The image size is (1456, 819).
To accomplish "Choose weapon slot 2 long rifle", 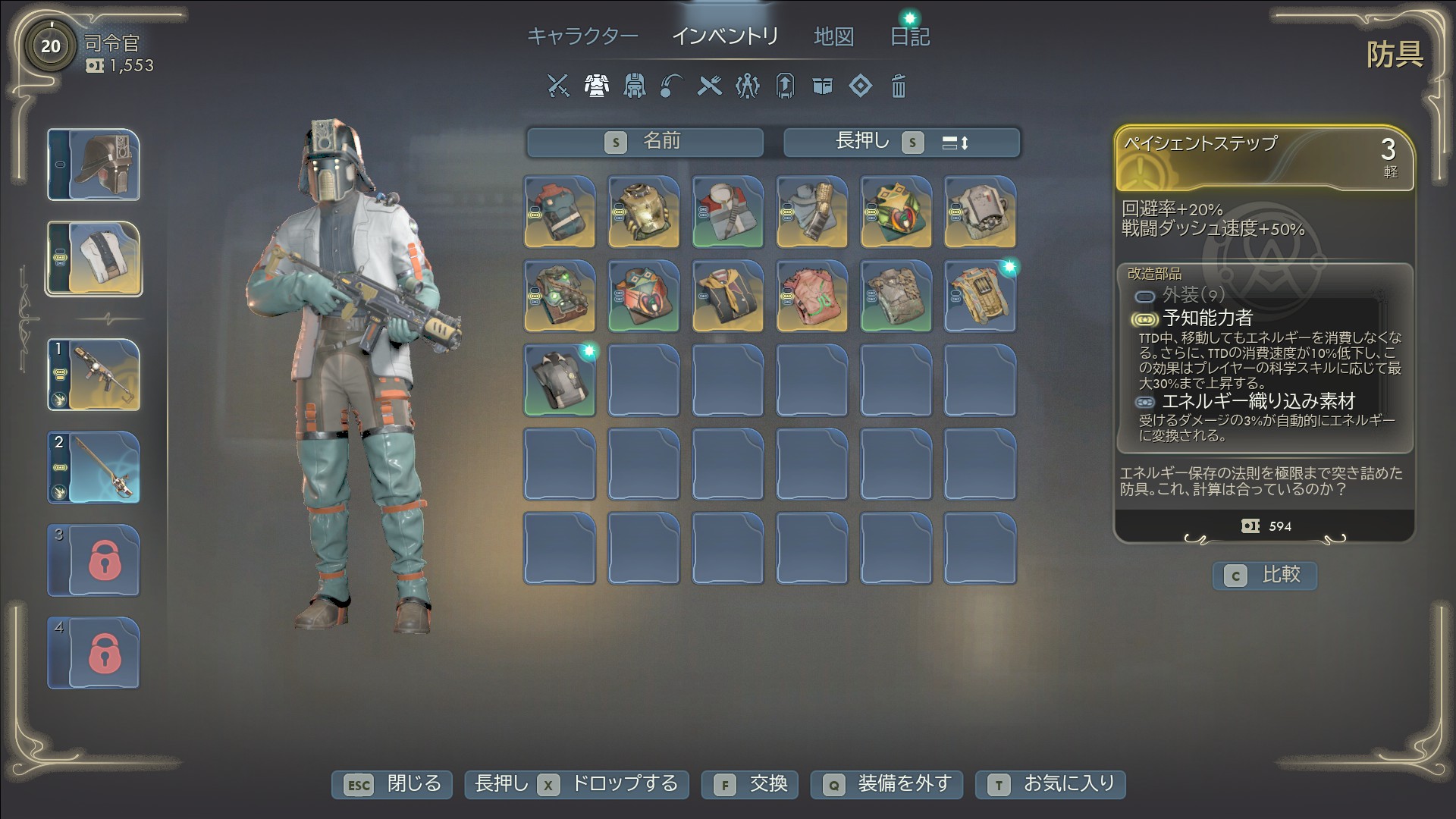I will (94, 468).
